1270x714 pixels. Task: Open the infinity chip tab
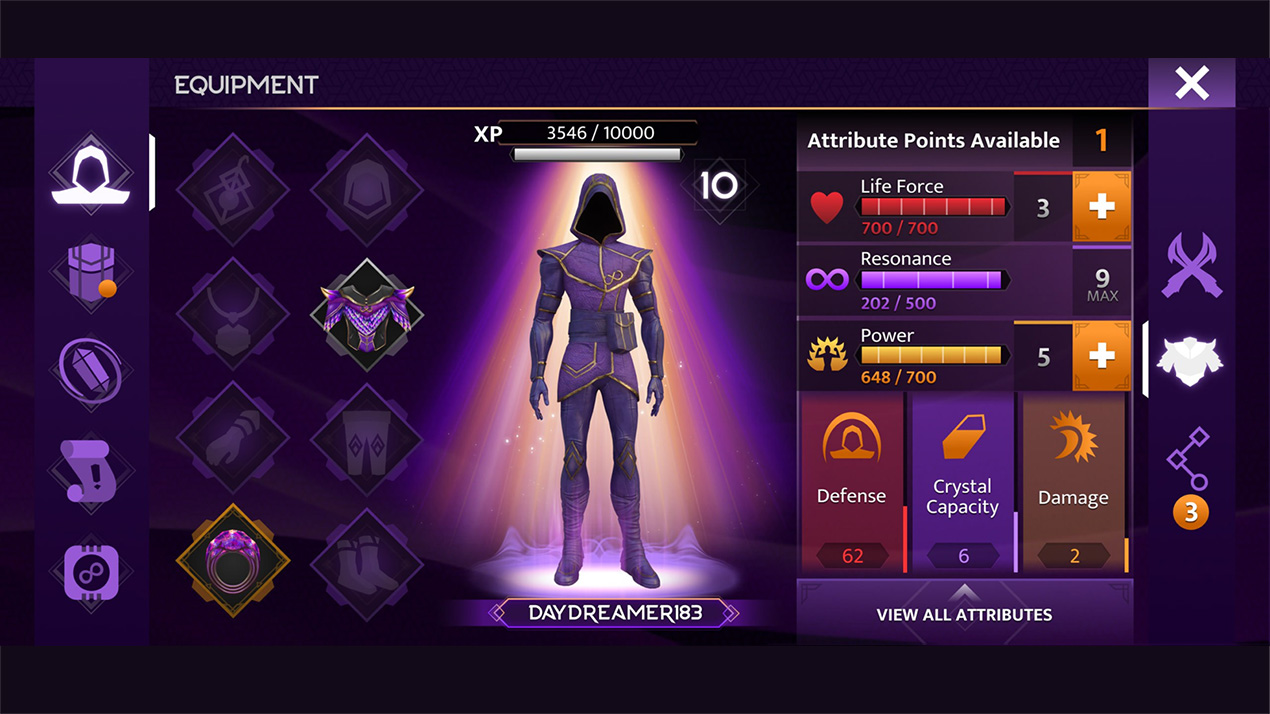coord(92,571)
